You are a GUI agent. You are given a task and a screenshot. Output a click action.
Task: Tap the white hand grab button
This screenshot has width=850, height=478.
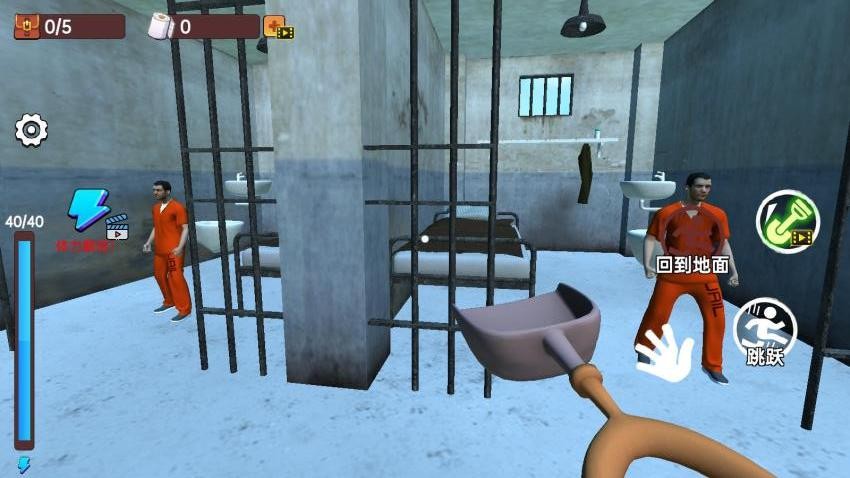pos(664,353)
